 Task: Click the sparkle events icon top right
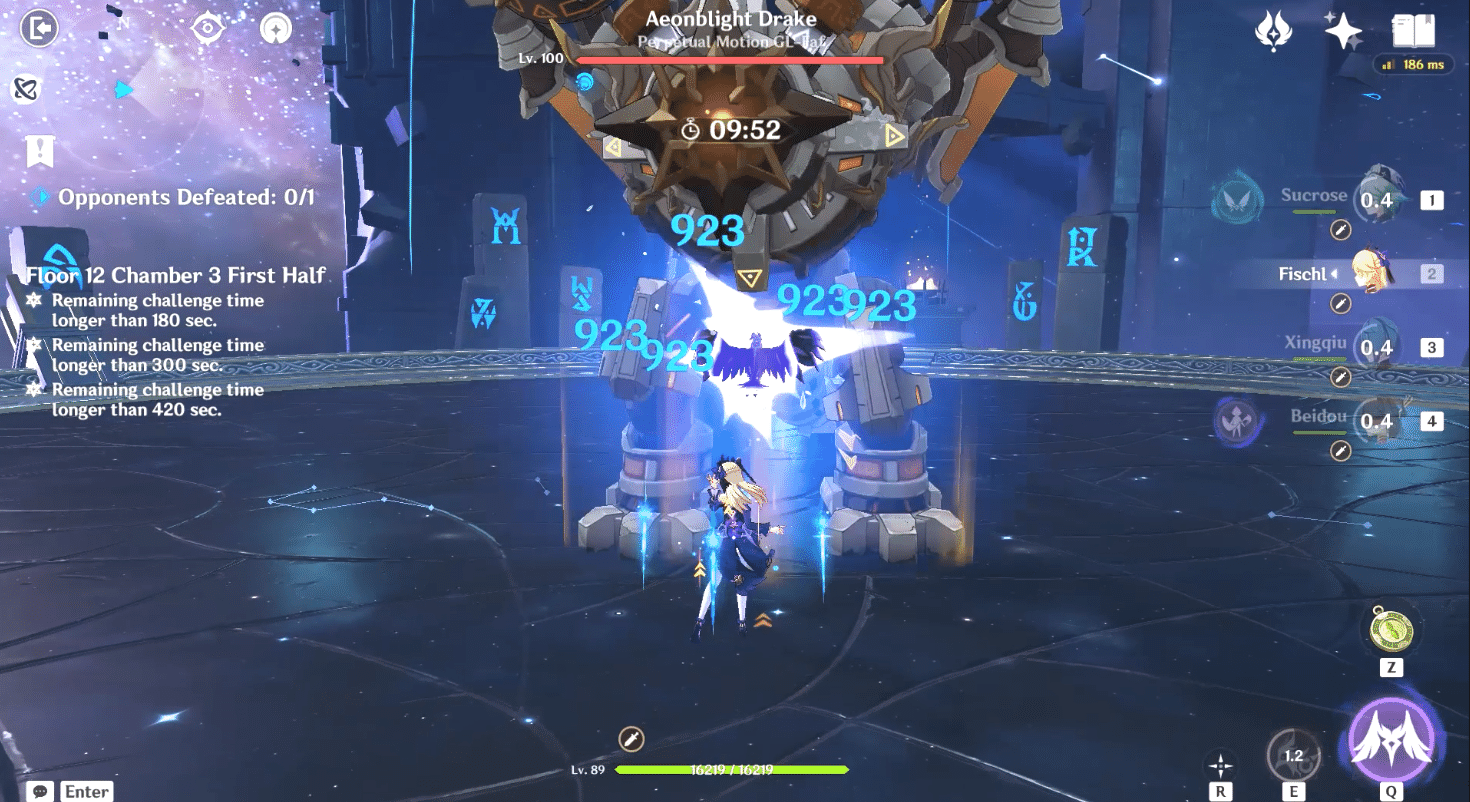click(1346, 31)
